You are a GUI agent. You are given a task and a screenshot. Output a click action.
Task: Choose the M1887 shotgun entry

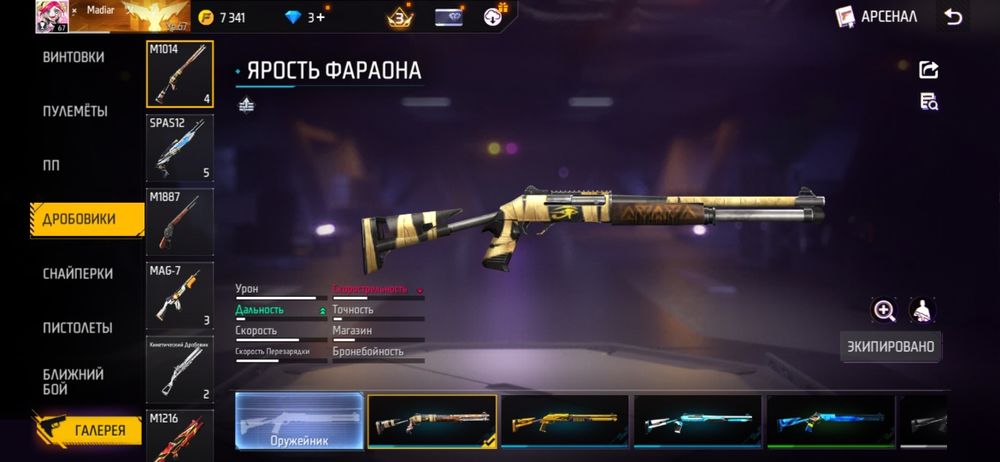click(x=180, y=221)
